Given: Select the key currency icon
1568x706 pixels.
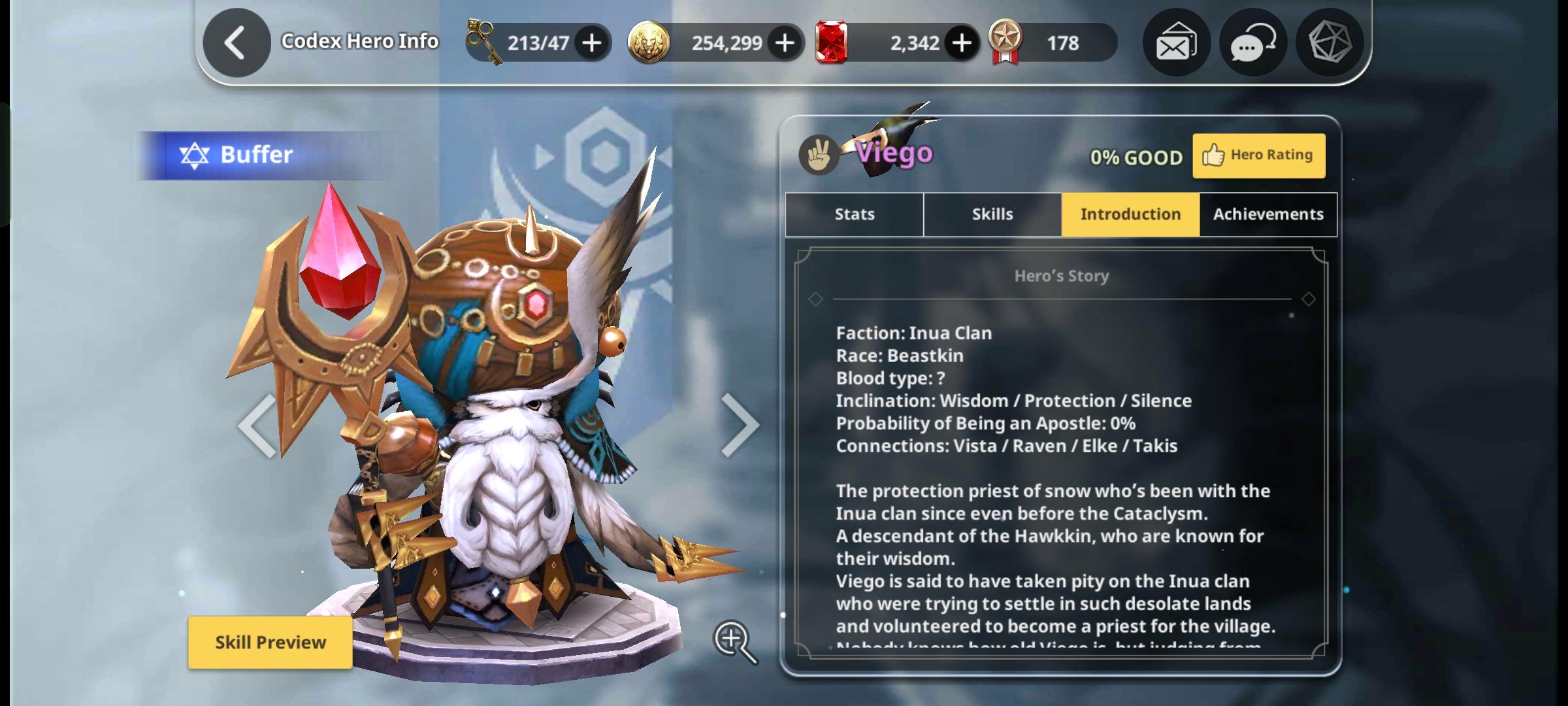Looking at the screenshot, I should tap(484, 41).
